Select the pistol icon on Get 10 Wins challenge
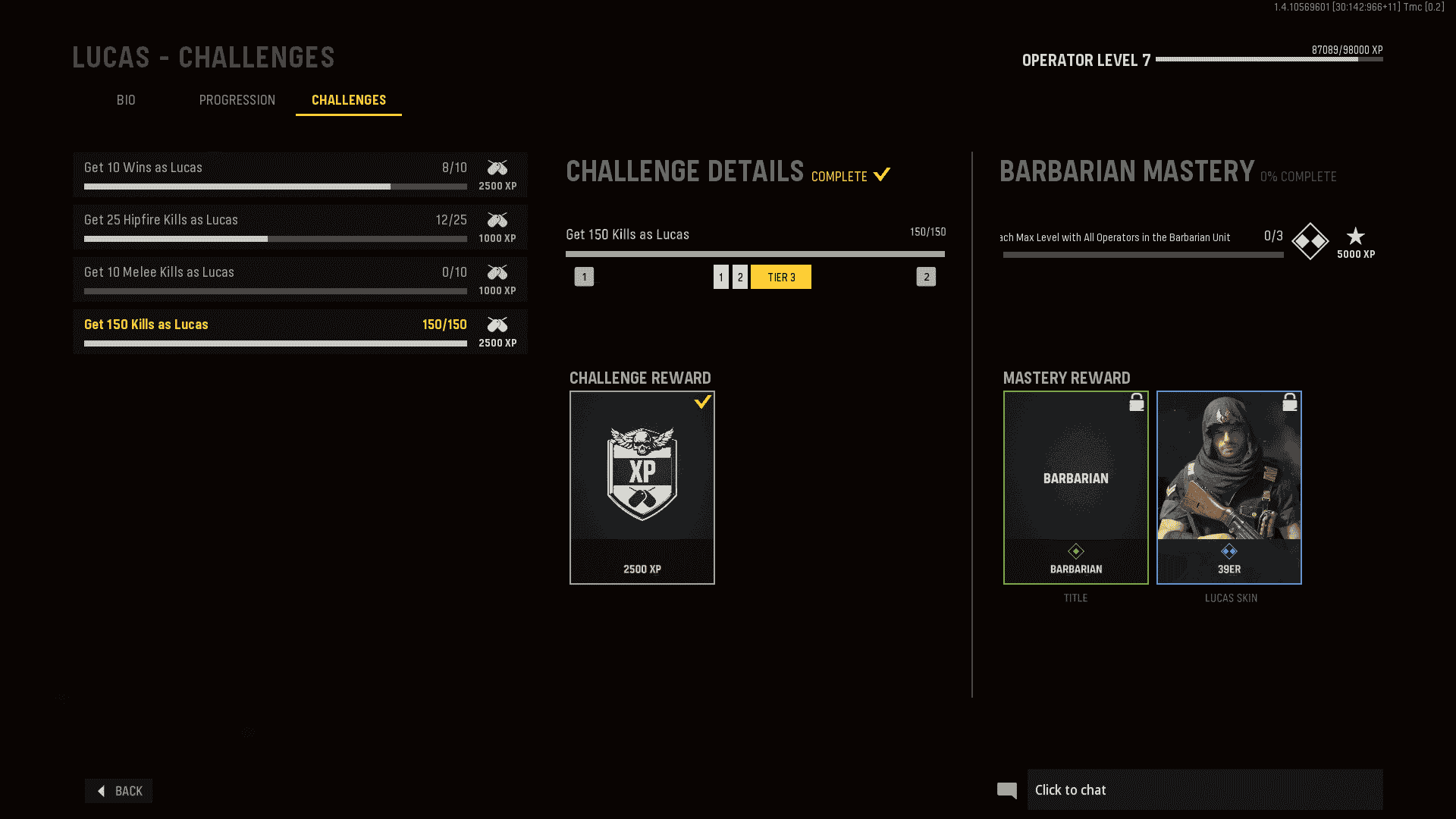The height and width of the screenshot is (819, 1456). (x=497, y=168)
